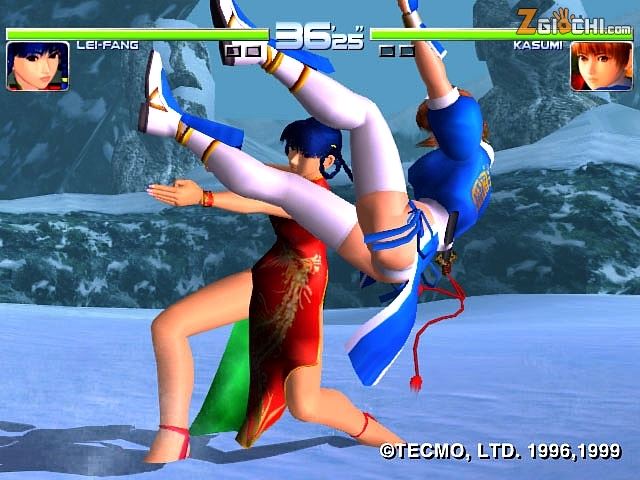Open the Zgiochi.com watermark logo

click(573, 17)
